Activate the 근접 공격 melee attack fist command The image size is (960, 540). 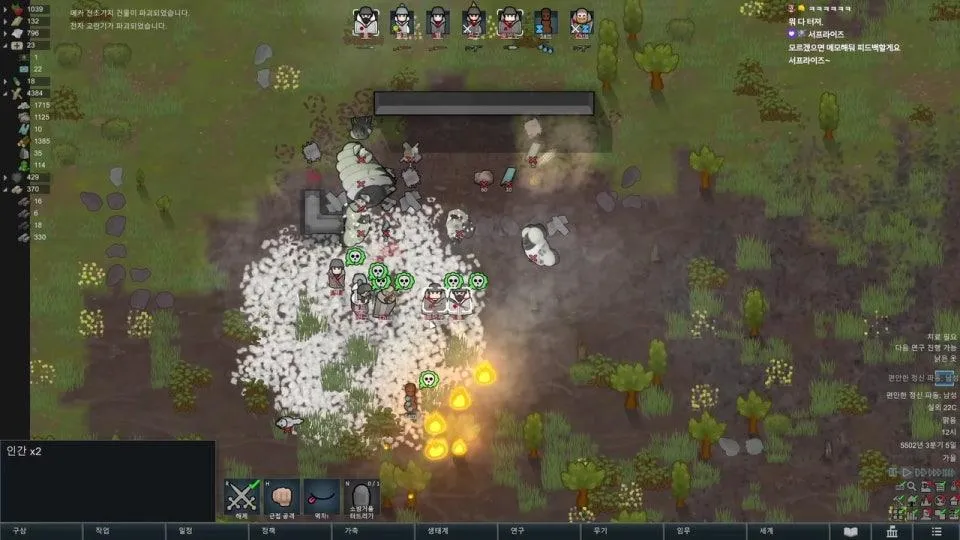click(281, 497)
